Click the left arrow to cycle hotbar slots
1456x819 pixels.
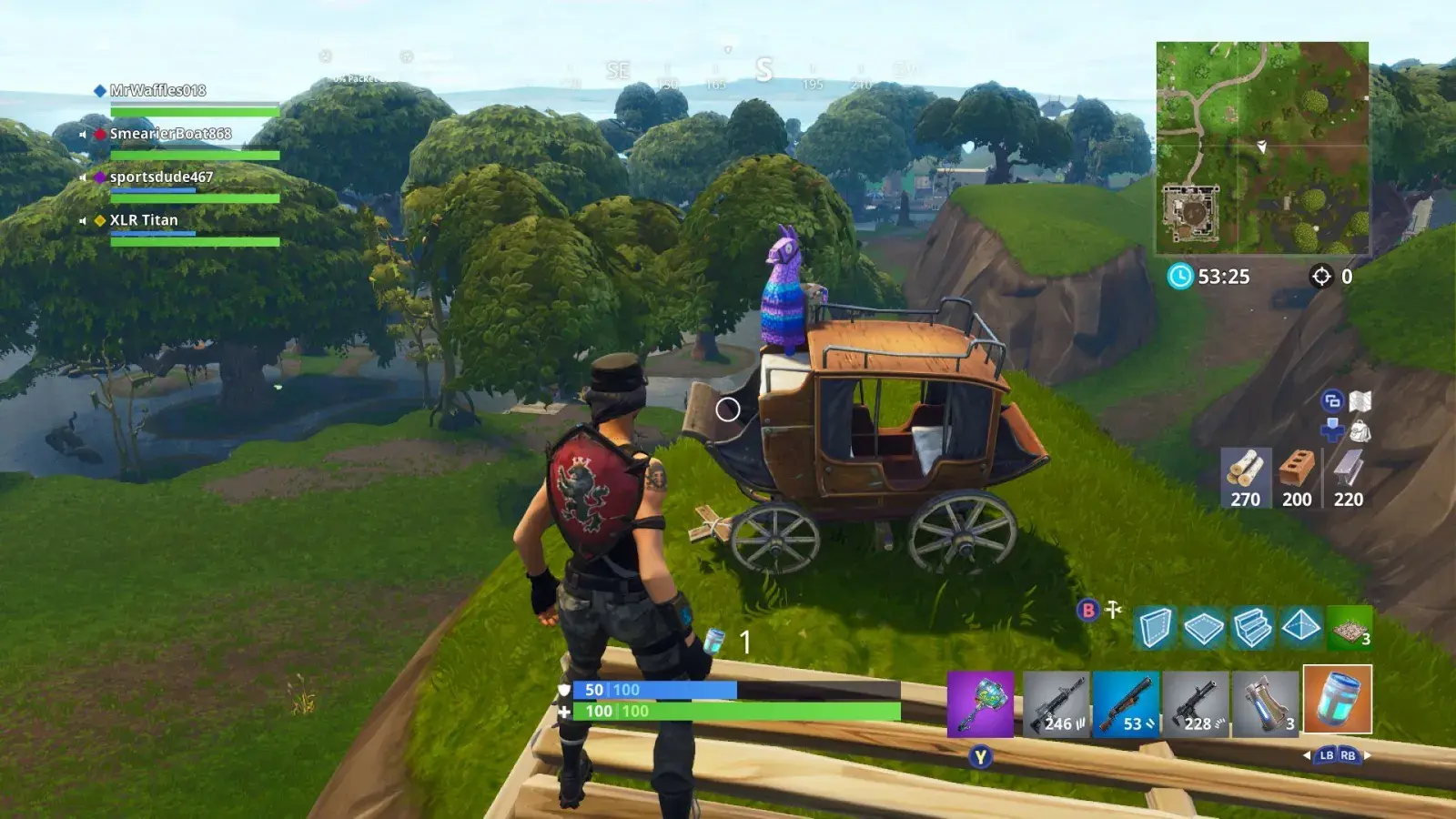click(x=1307, y=756)
